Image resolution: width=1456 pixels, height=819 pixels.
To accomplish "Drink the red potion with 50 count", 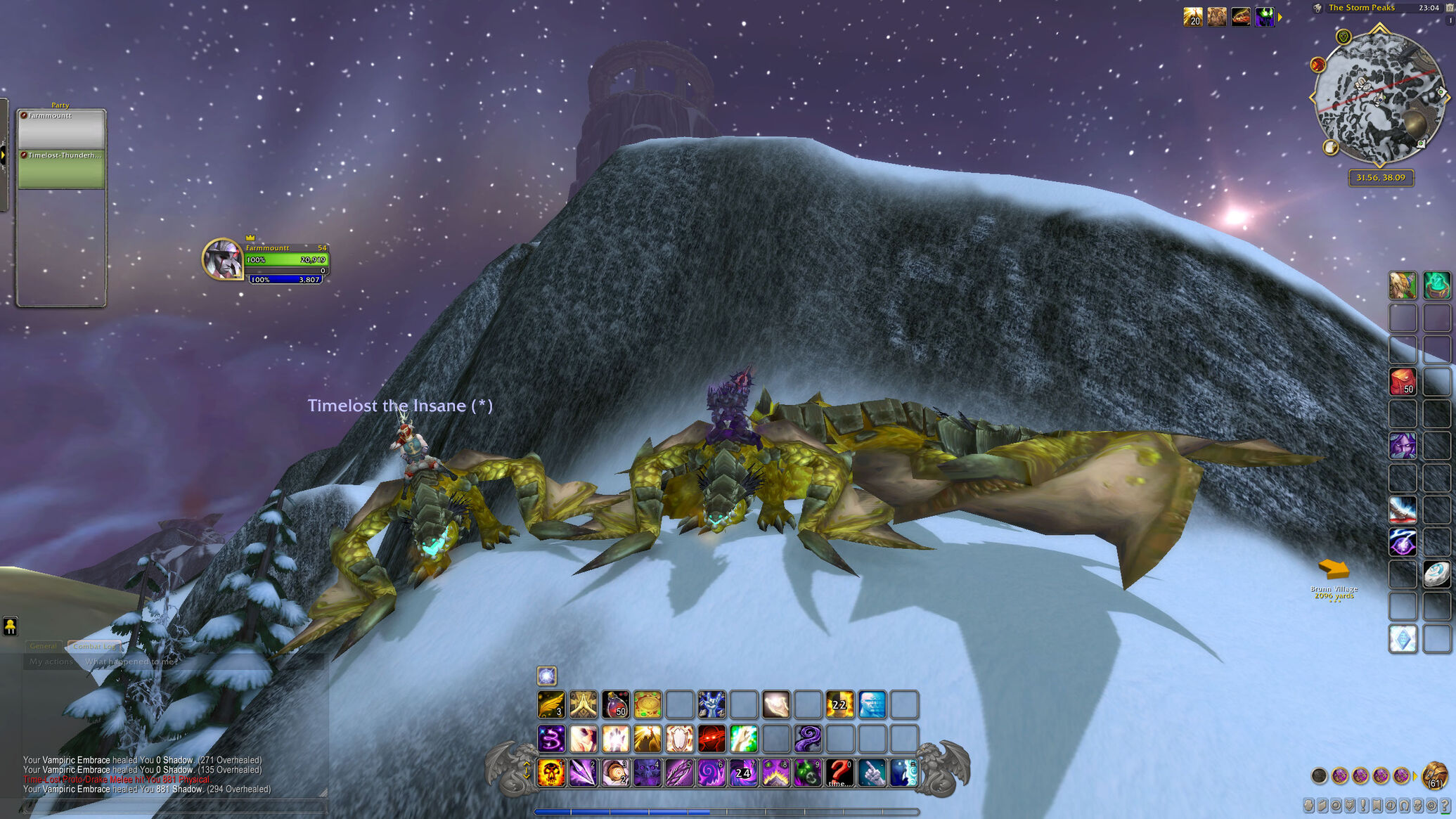I will 615,704.
